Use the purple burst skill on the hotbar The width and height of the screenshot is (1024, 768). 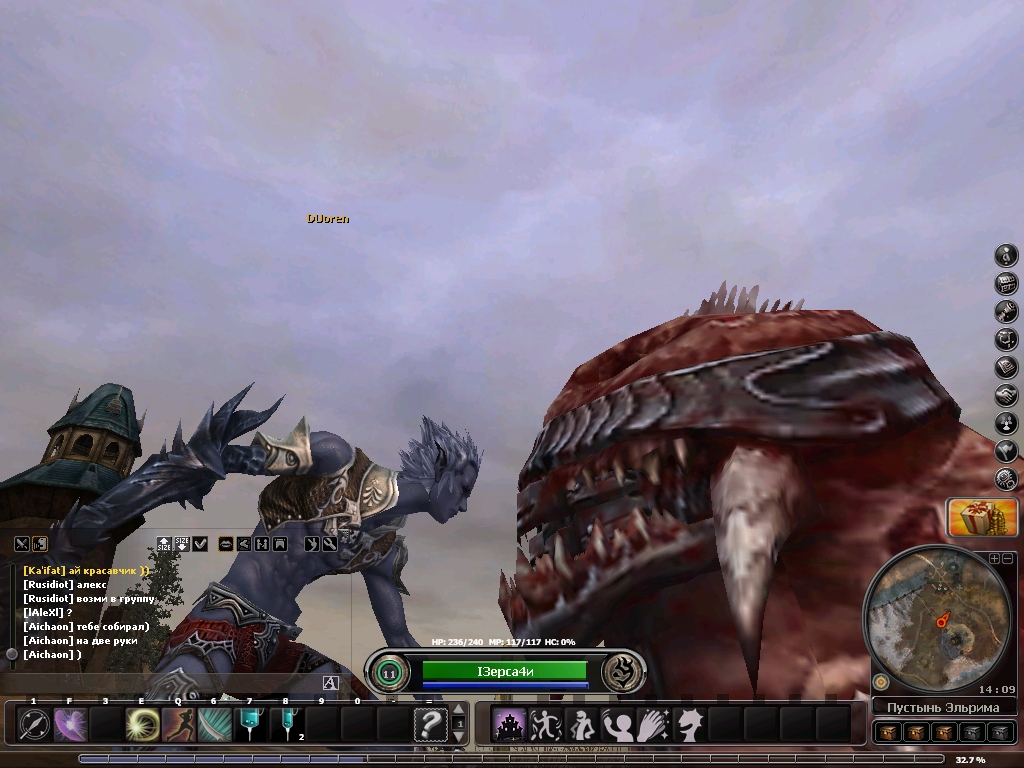pyautogui.click(x=71, y=724)
